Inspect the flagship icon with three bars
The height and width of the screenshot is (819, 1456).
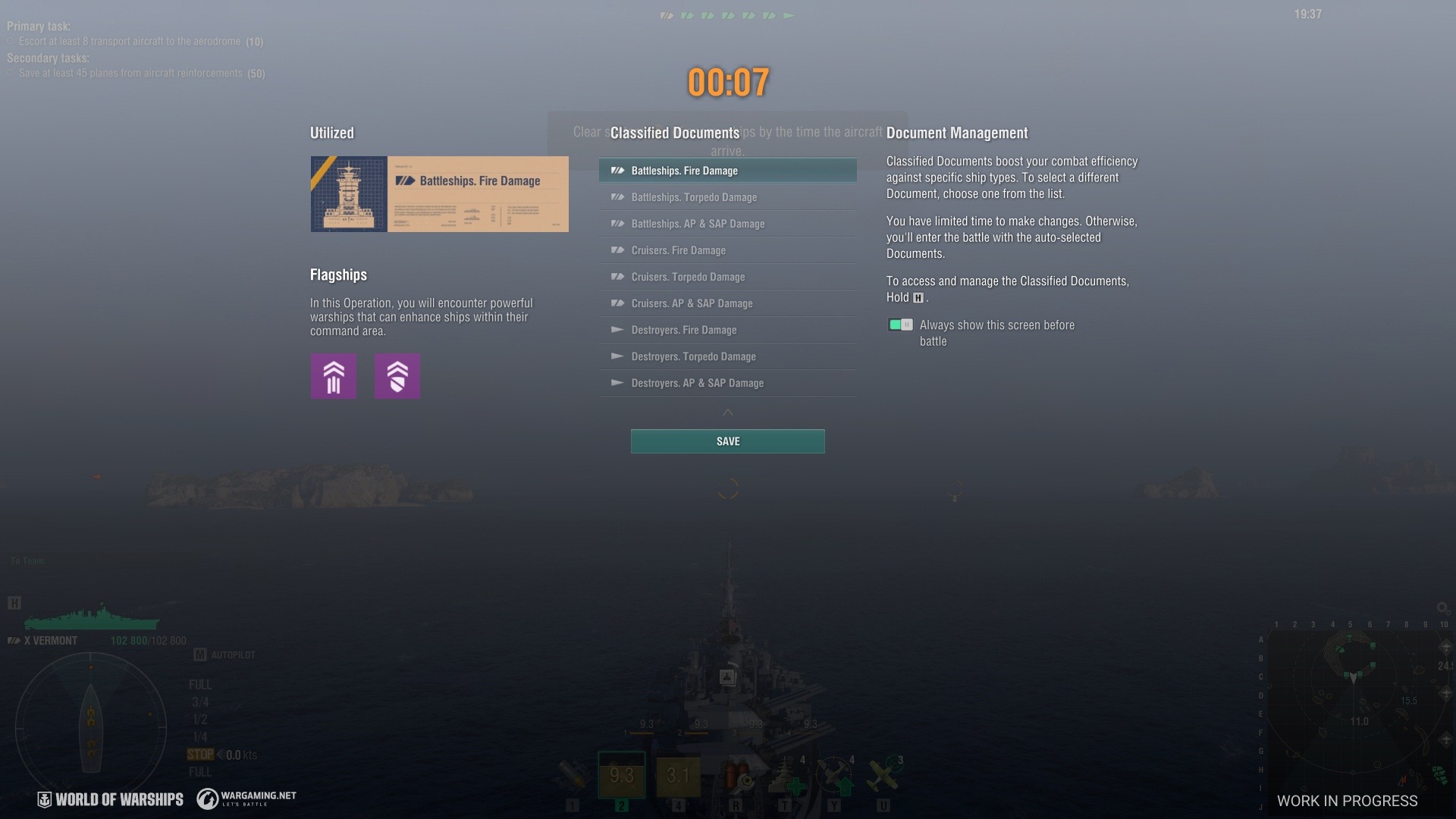coord(334,376)
